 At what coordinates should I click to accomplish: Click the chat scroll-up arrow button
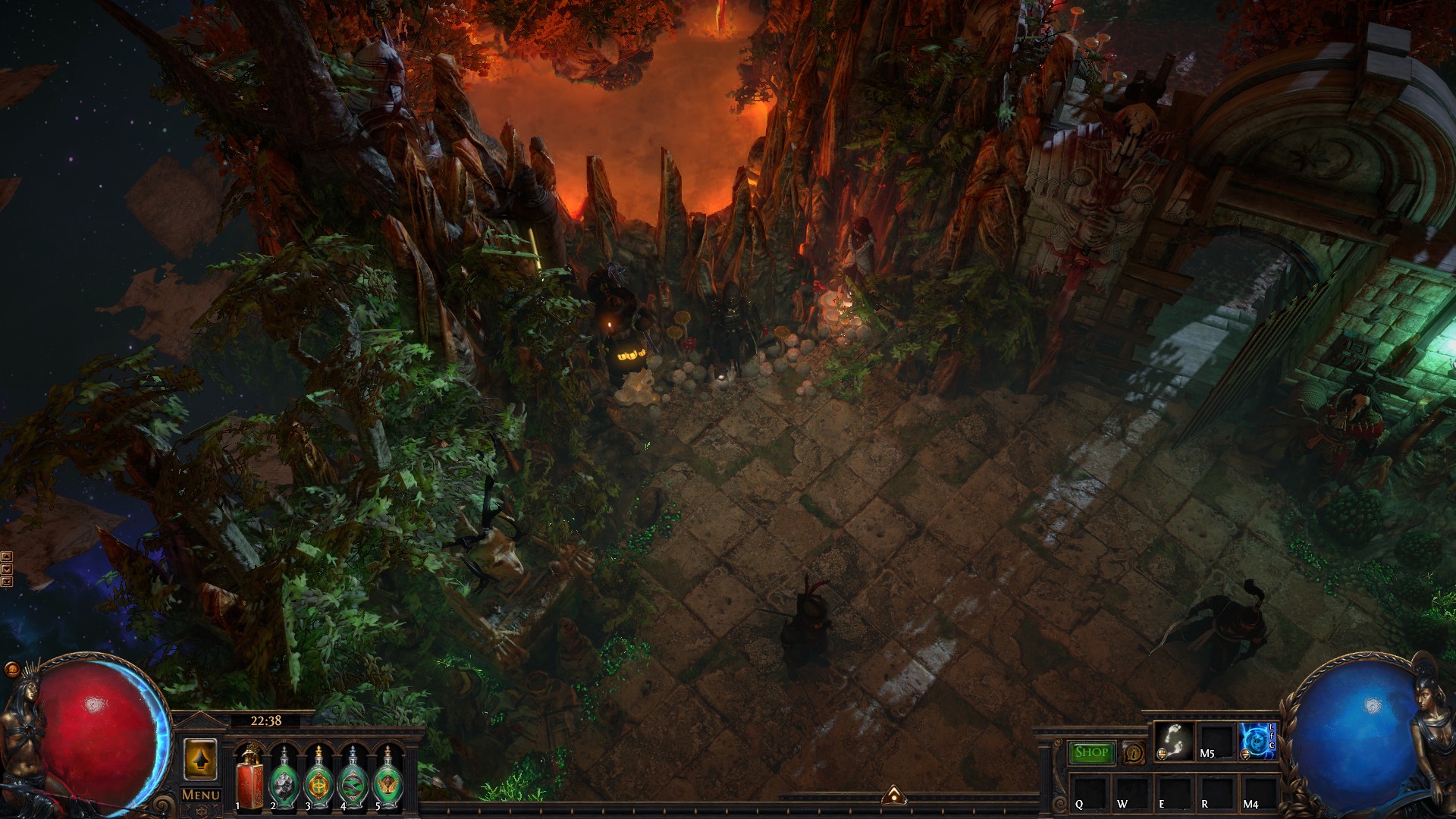pyautogui.click(x=7, y=557)
